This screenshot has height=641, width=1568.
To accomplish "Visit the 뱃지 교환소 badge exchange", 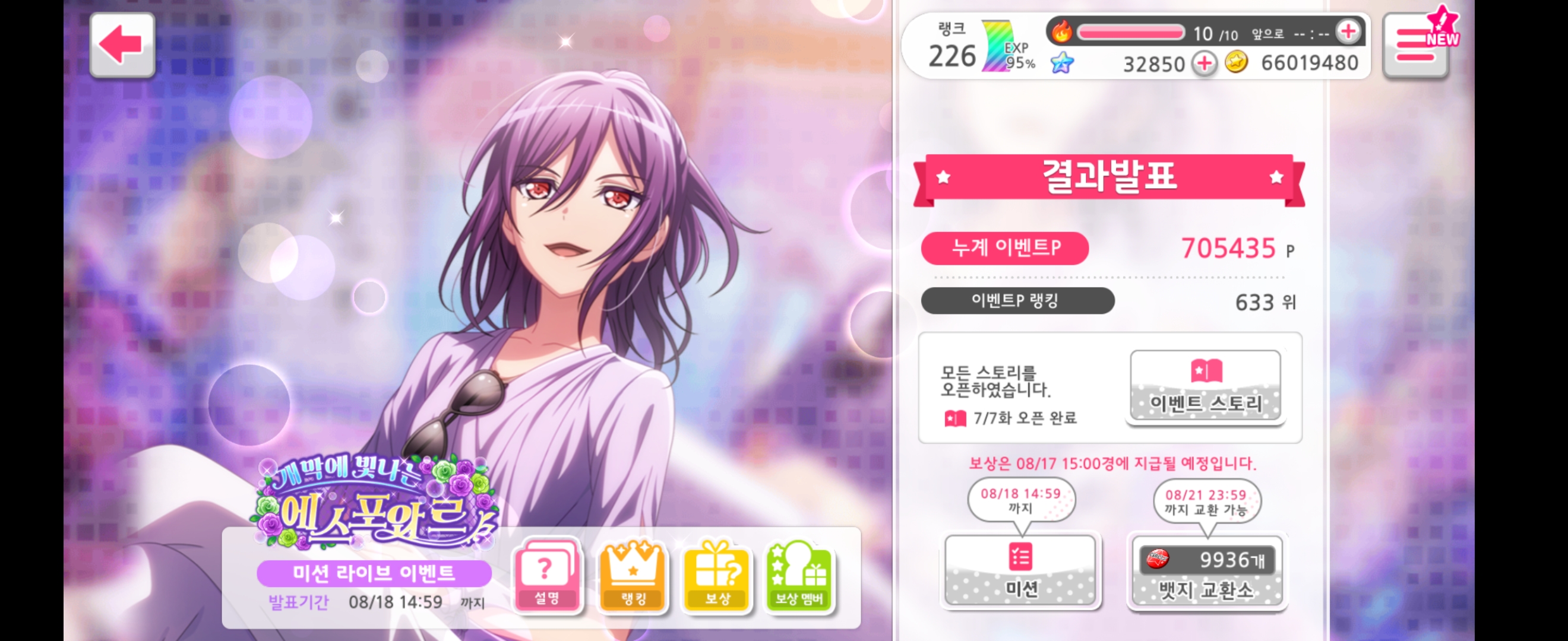I will (x=1206, y=572).
